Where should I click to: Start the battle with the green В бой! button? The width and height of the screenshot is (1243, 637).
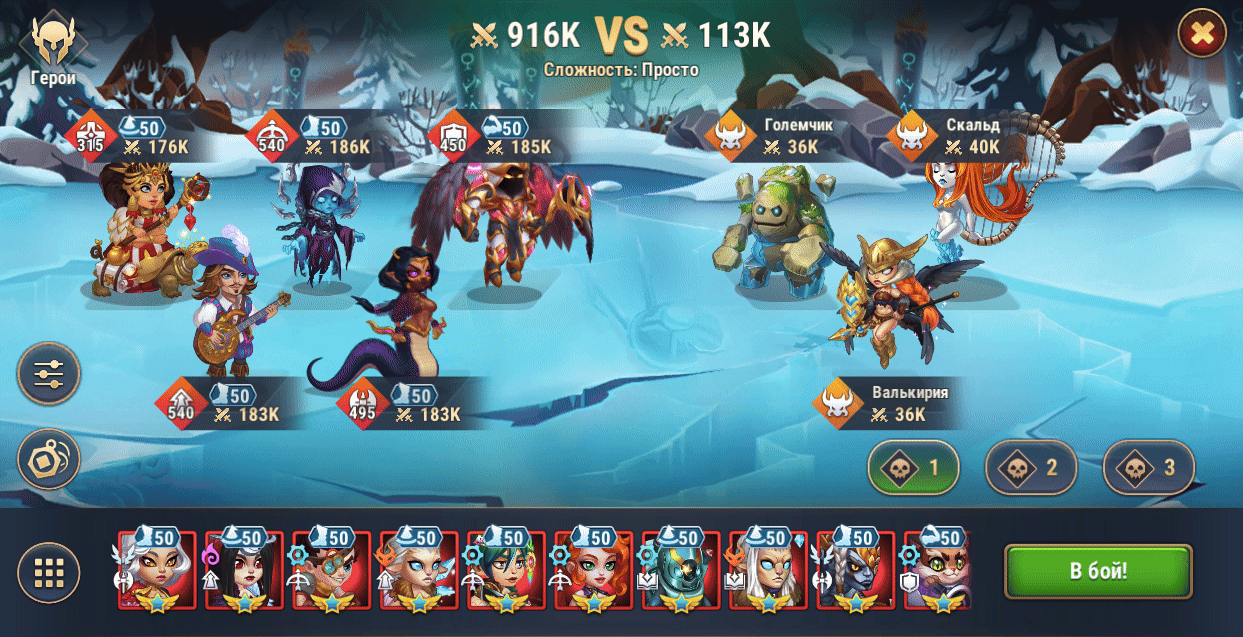click(1098, 572)
